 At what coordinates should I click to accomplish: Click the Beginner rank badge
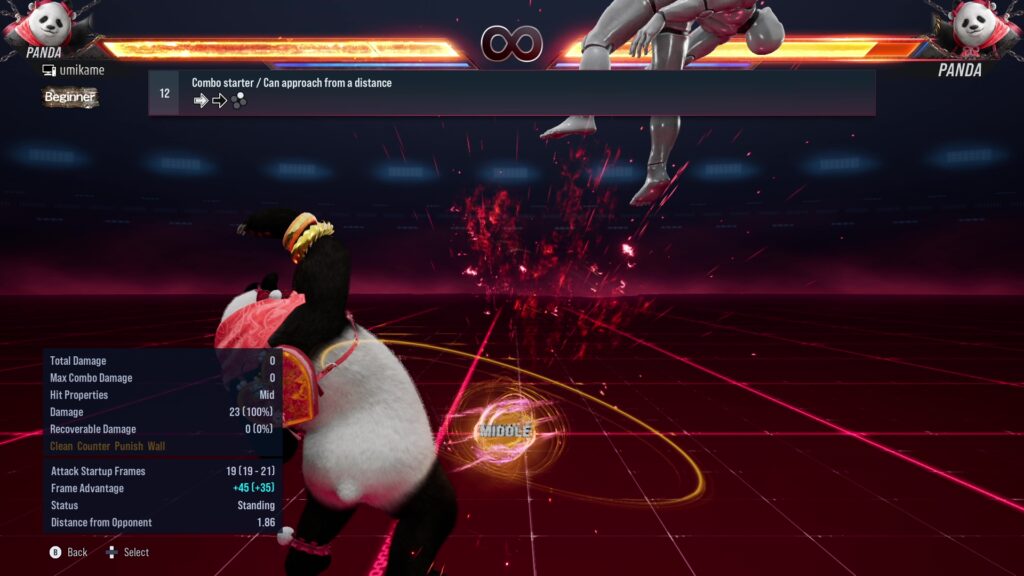coord(70,97)
